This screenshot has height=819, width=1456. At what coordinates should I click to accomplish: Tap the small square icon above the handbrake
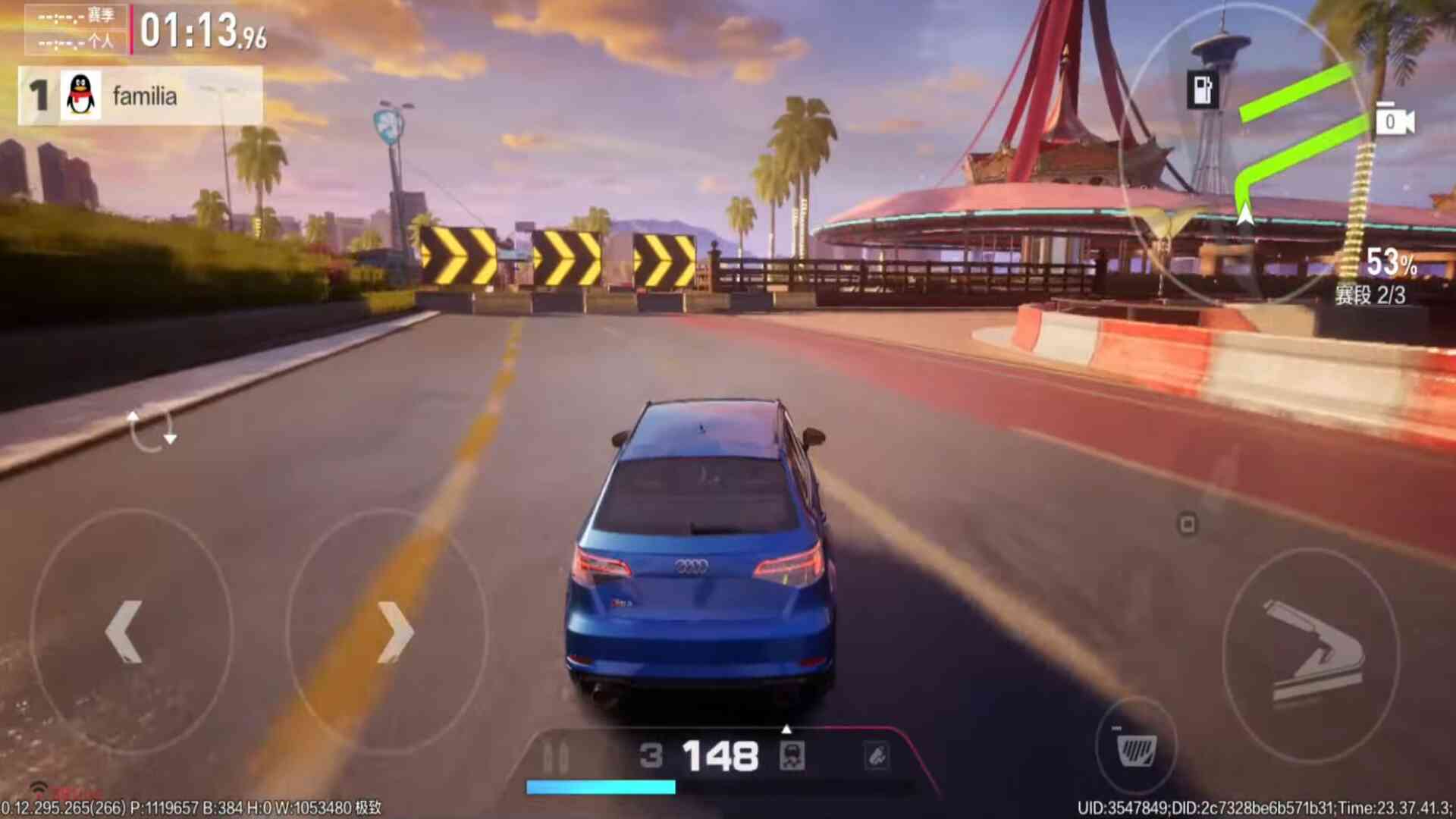1188,524
